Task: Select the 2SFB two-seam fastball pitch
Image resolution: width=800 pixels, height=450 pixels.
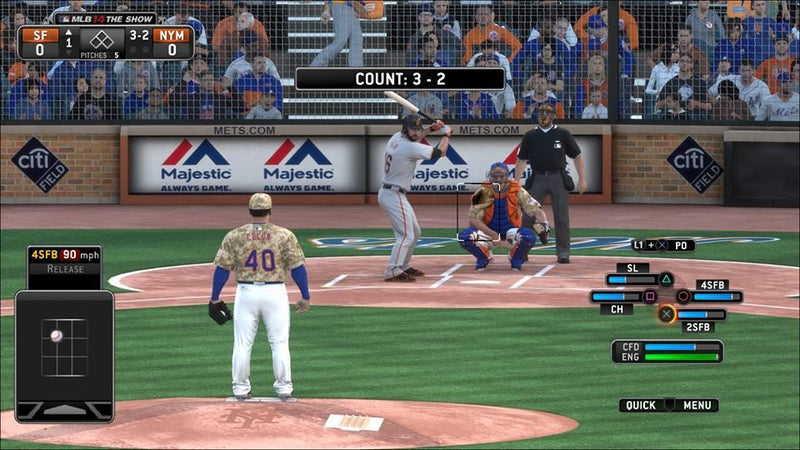Action: pos(666,314)
